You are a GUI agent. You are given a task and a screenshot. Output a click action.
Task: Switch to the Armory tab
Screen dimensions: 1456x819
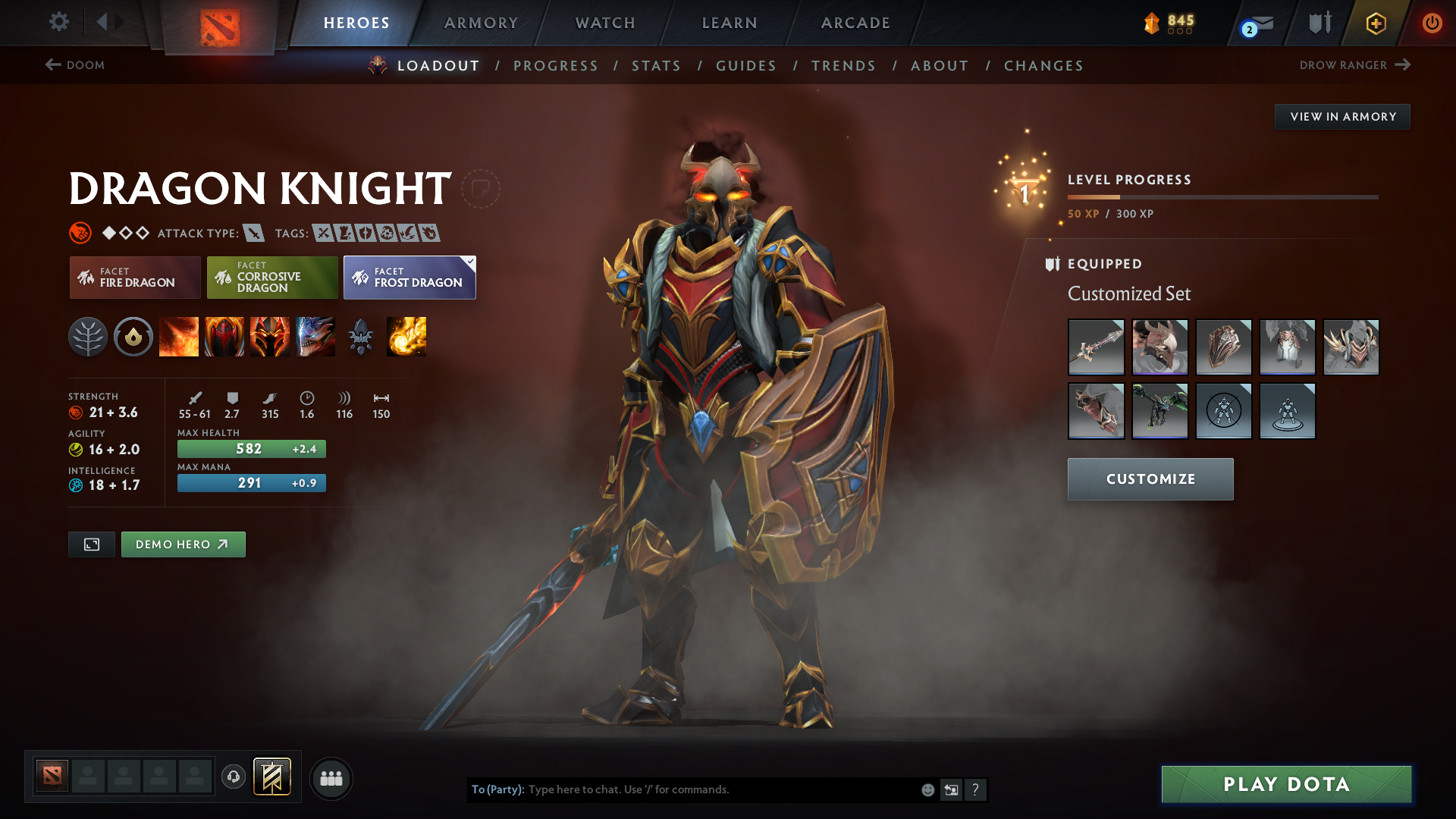(x=481, y=23)
